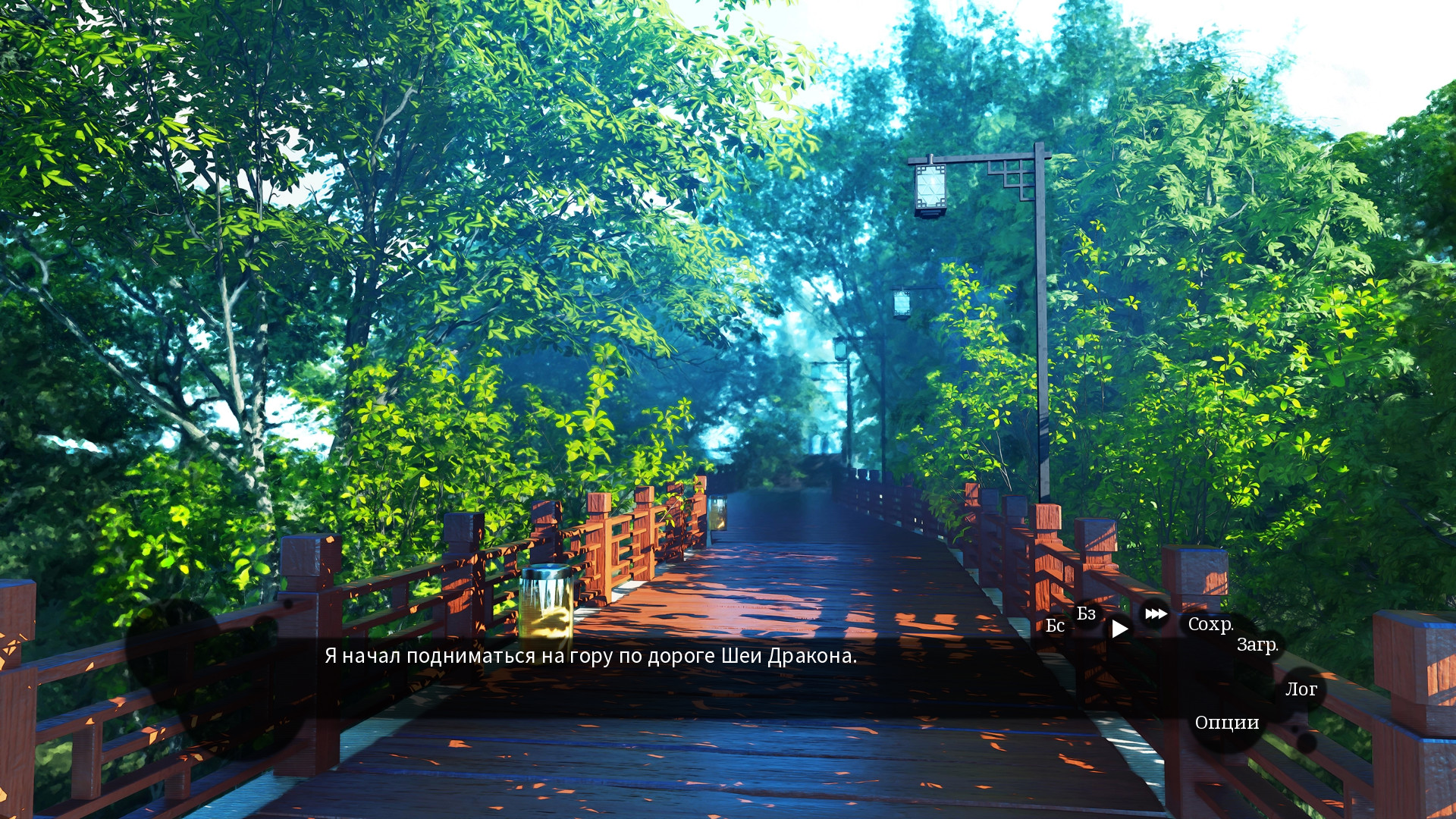Click Сохр. to save your progress

[1213, 625]
